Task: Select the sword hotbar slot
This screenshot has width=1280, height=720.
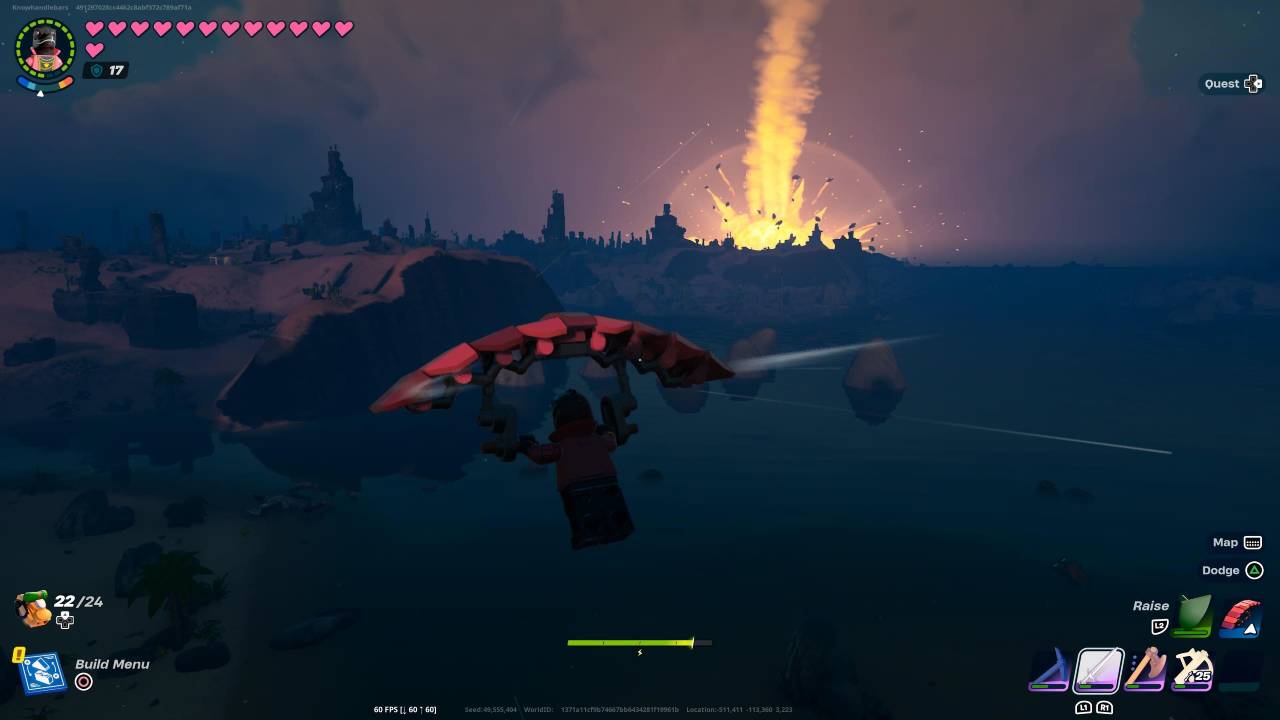Action: click(1098, 670)
